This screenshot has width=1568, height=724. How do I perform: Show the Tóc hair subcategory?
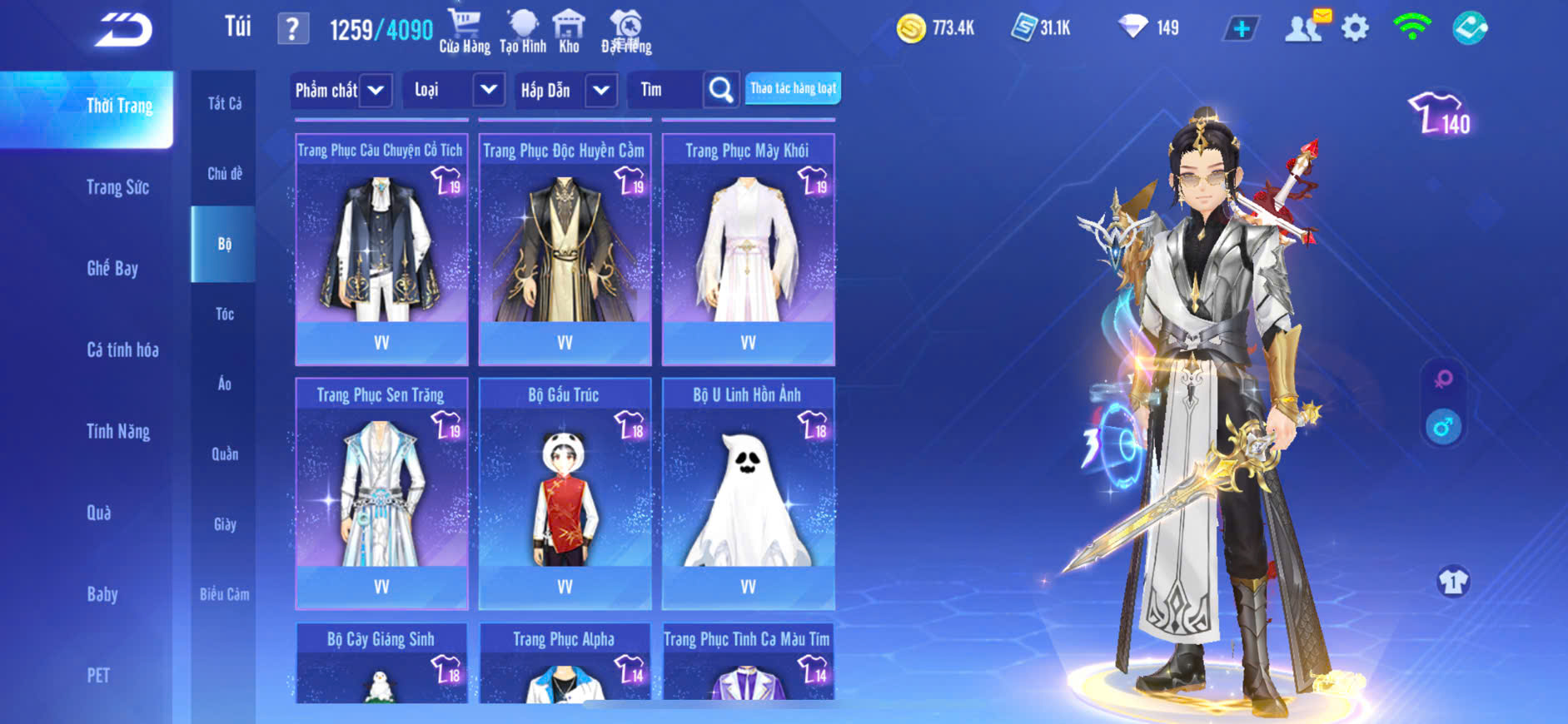224,314
